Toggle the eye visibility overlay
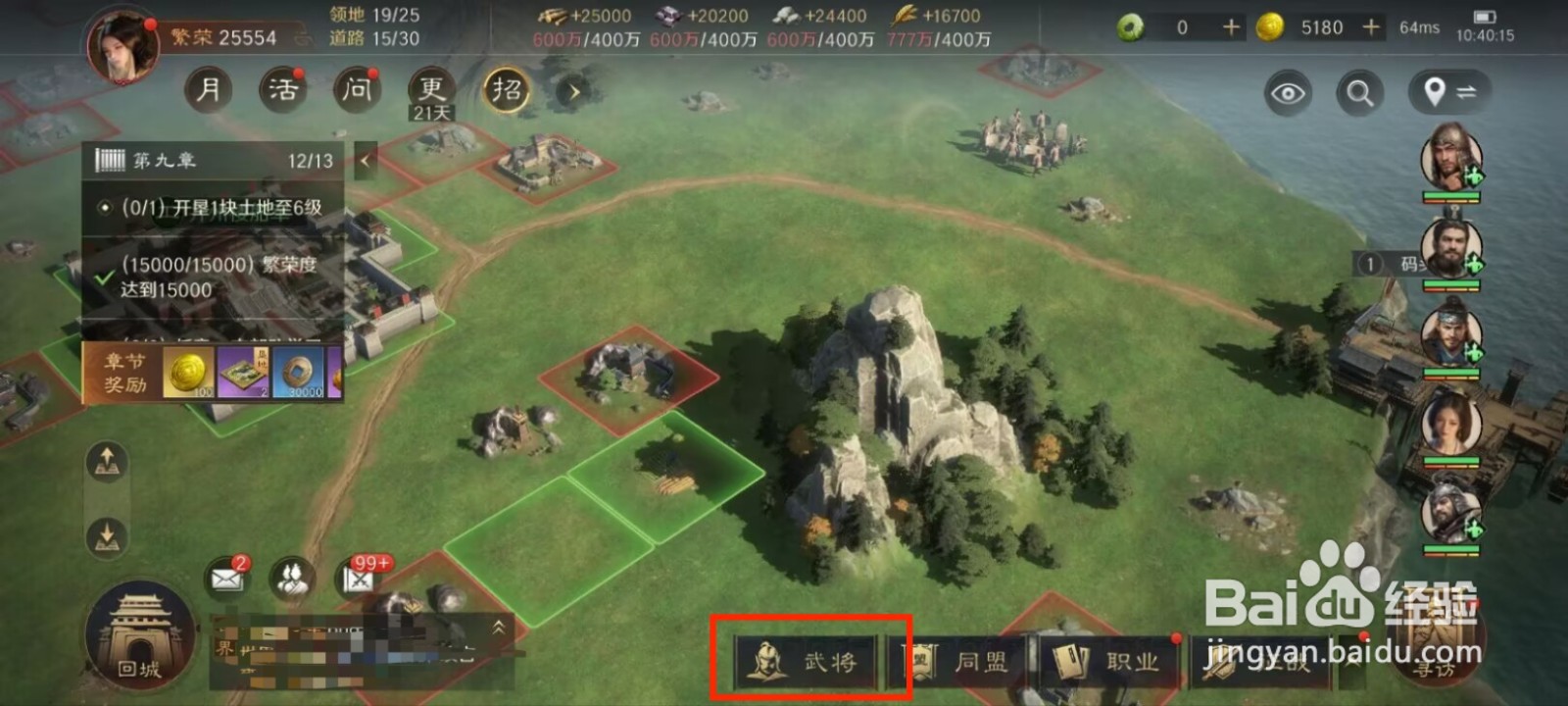The height and width of the screenshot is (706, 1568). [x=1287, y=92]
